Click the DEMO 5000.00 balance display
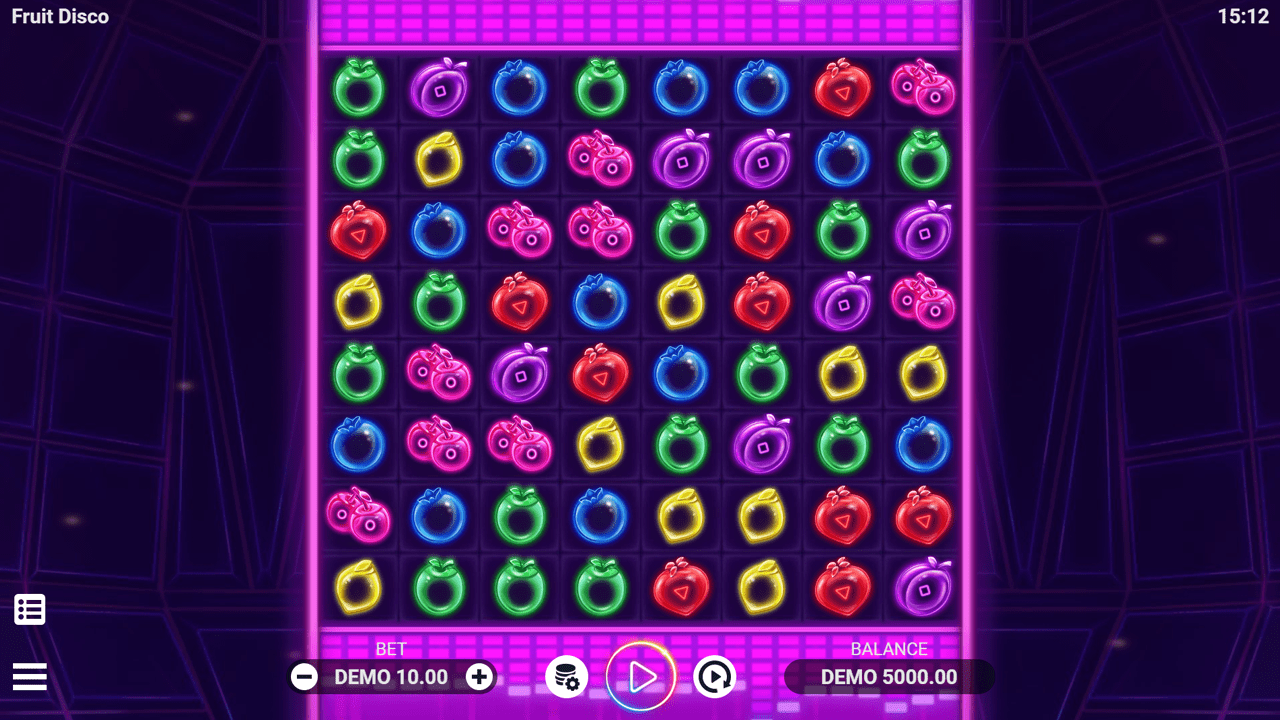This screenshot has width=1280, height=720. point(888,677)
